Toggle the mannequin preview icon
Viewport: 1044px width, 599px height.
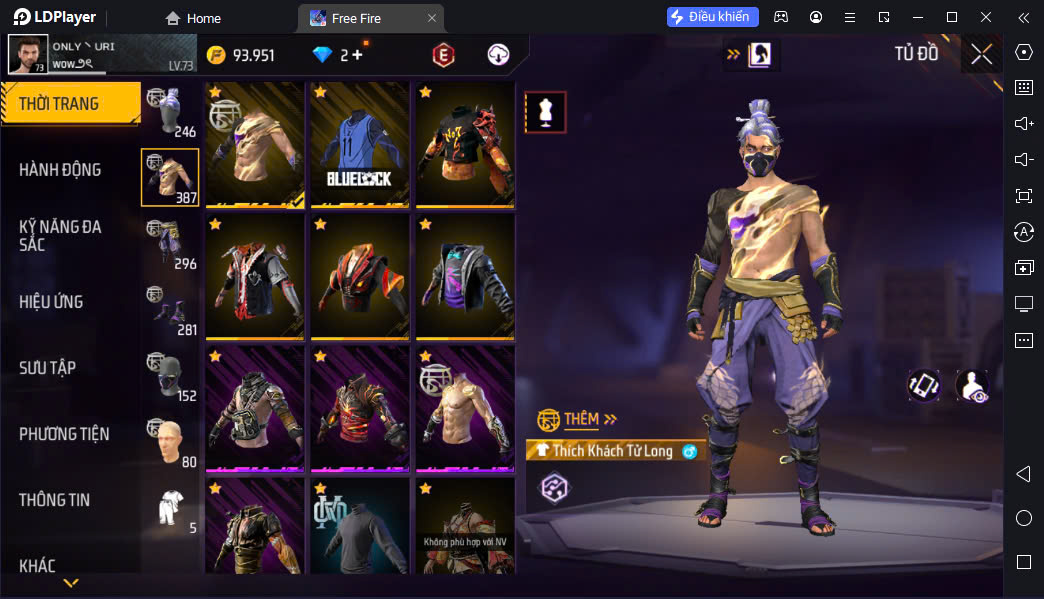pos(546,112)
